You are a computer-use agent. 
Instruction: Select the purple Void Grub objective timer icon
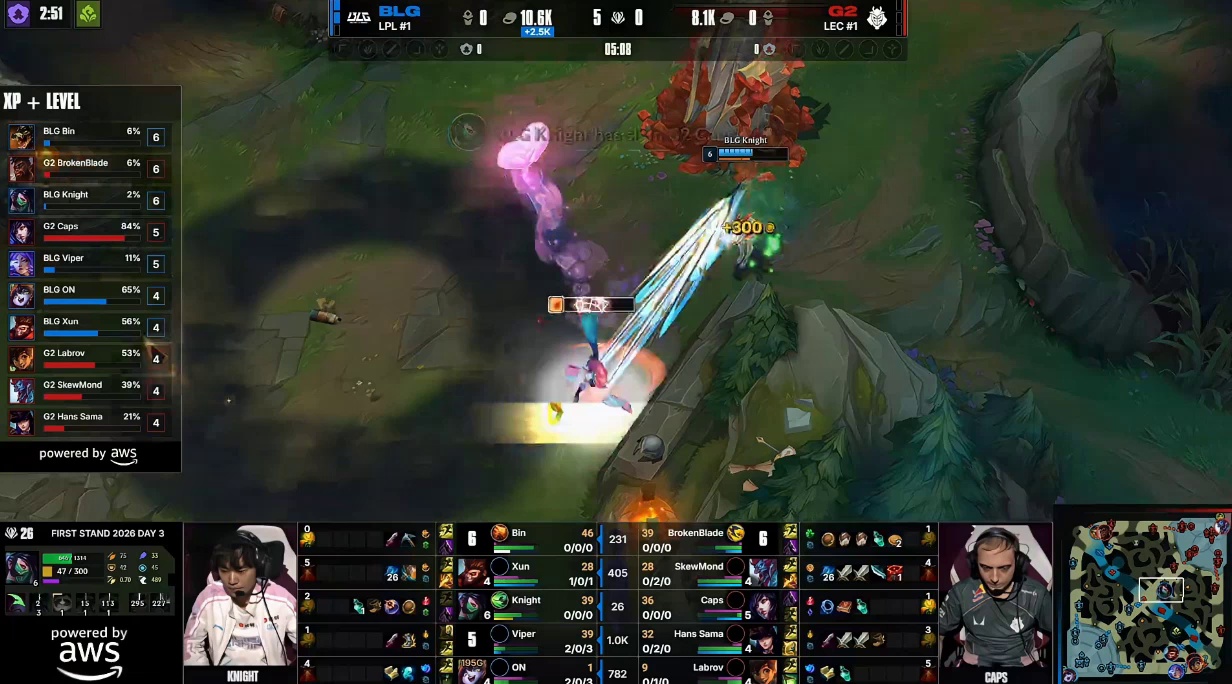(x=18, y=14)
